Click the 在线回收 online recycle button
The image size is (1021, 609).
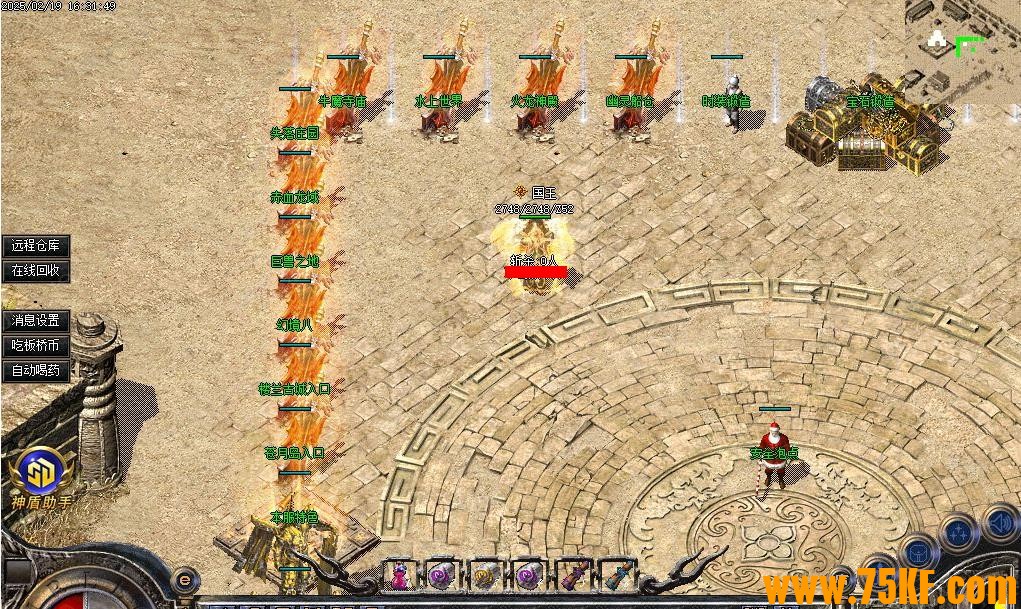(x=36, y=270)
